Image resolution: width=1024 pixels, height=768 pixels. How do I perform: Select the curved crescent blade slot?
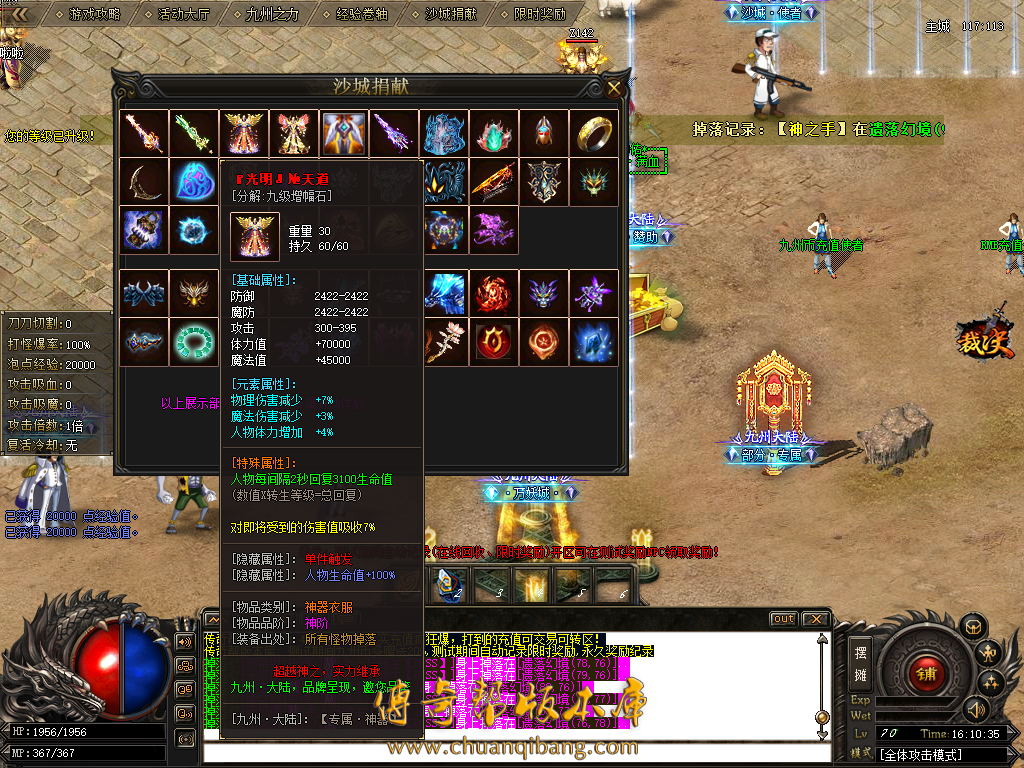(x=144, y=182)
